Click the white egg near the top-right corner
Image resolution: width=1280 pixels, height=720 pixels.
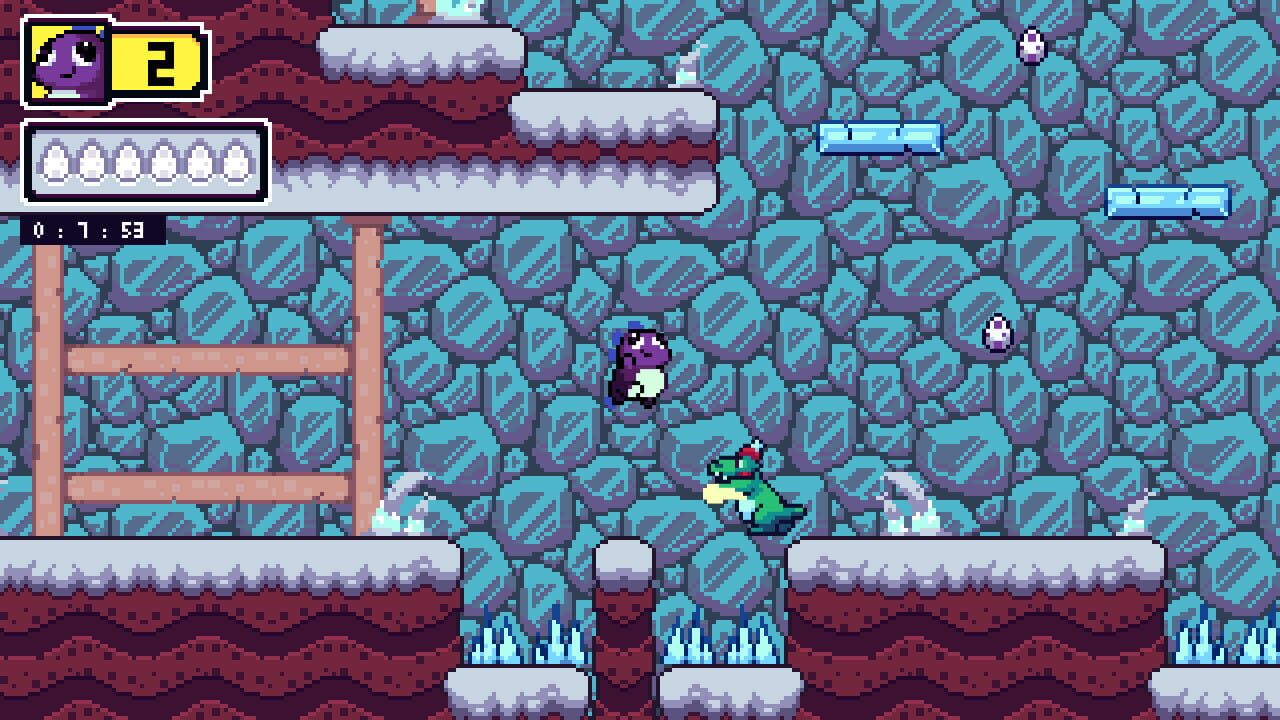coord(1032,45)
